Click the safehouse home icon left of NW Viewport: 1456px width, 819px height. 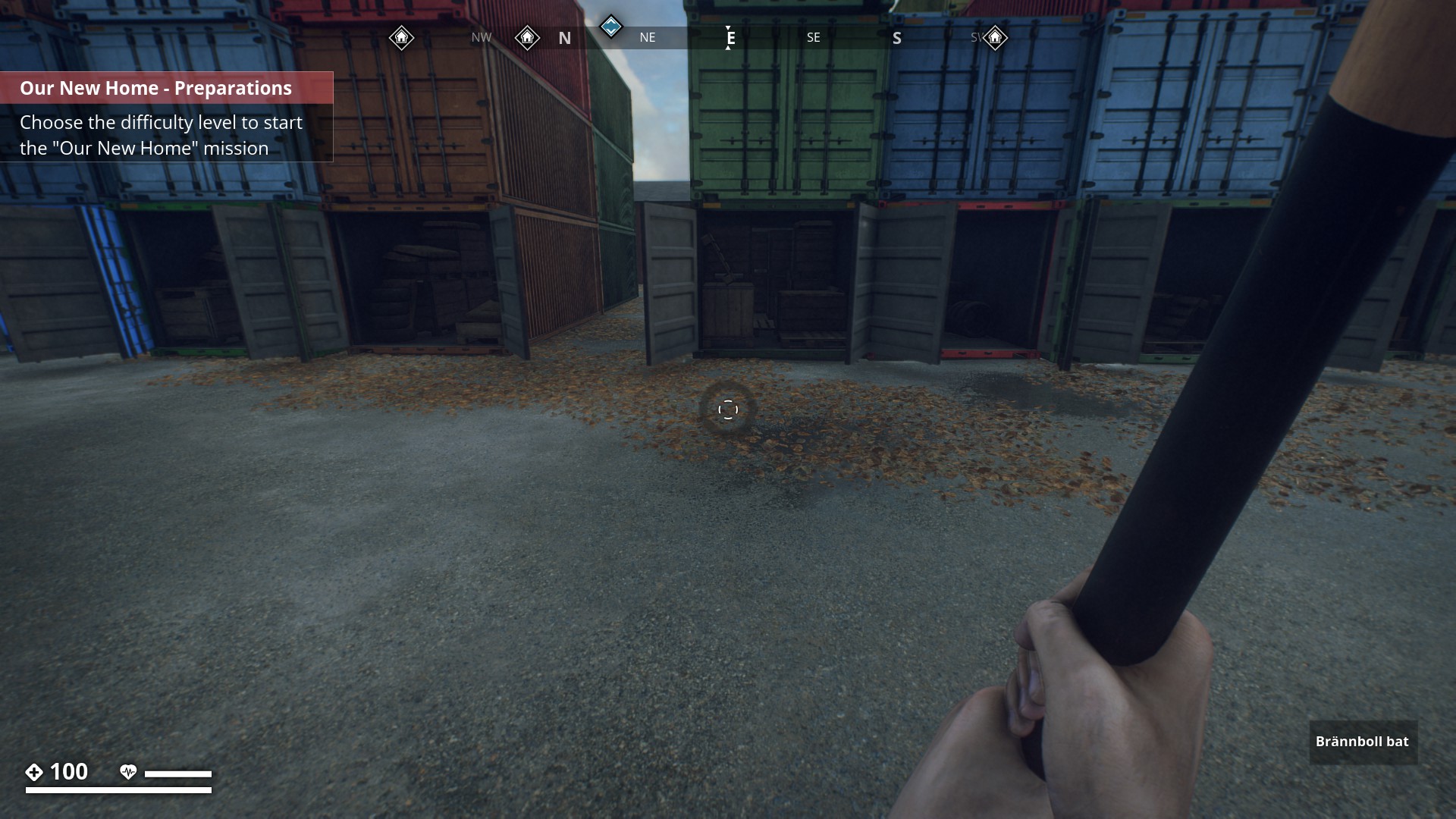click(402, 36)
